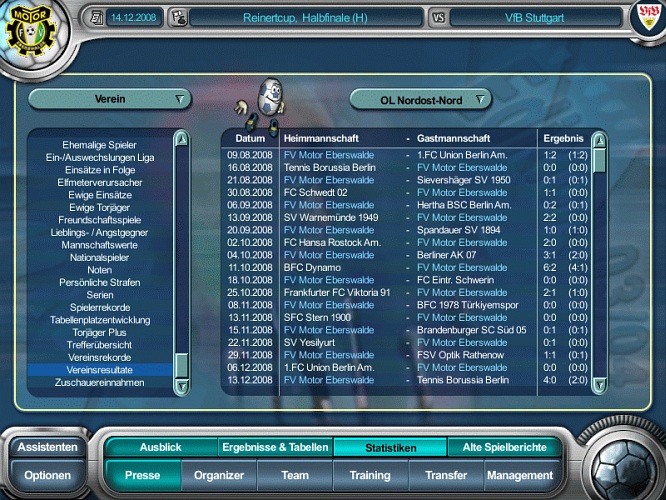
Task: Click the Assistenten button
Action: pos(47,447)
